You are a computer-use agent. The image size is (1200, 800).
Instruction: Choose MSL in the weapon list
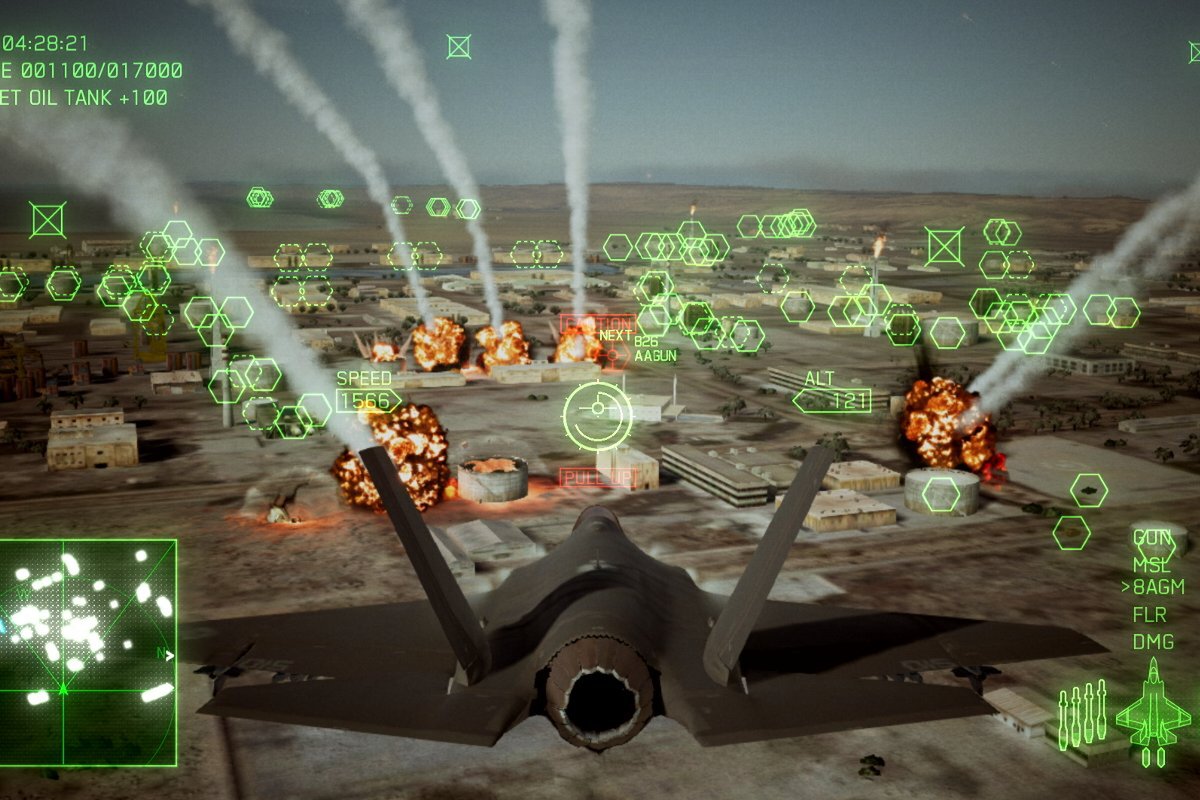pos(1152,564)
